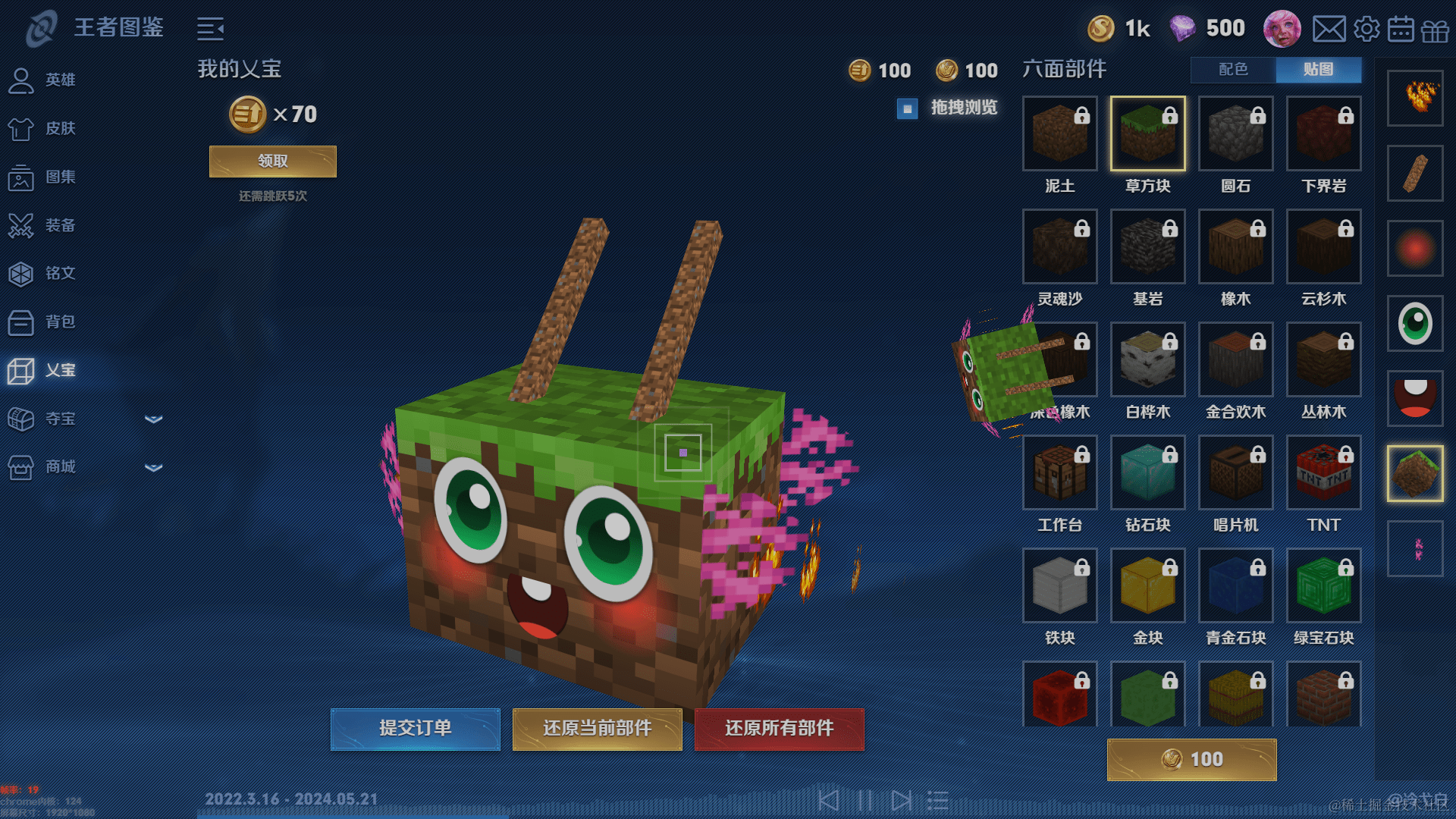Toggle the 拖拽浏览 drag-browse checkbox
Viewport: 1456px width, 819px height.
coord(907,108)
